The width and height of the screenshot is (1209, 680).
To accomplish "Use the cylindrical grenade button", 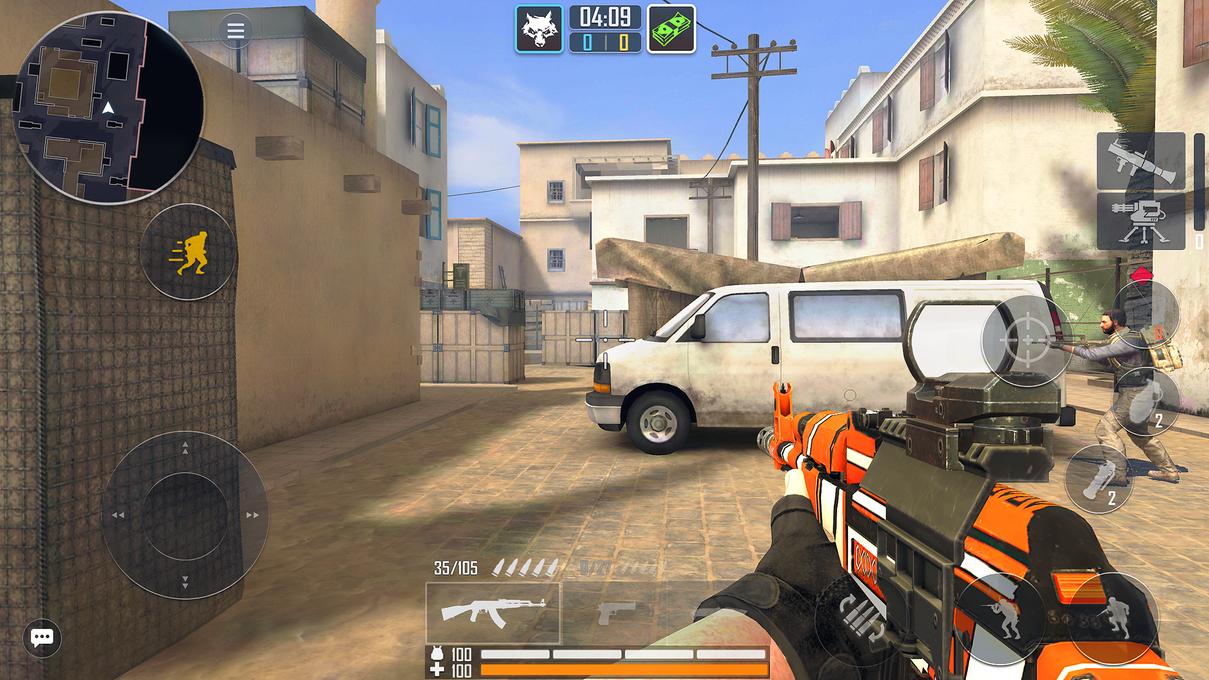I will (x=1097, y=479).
